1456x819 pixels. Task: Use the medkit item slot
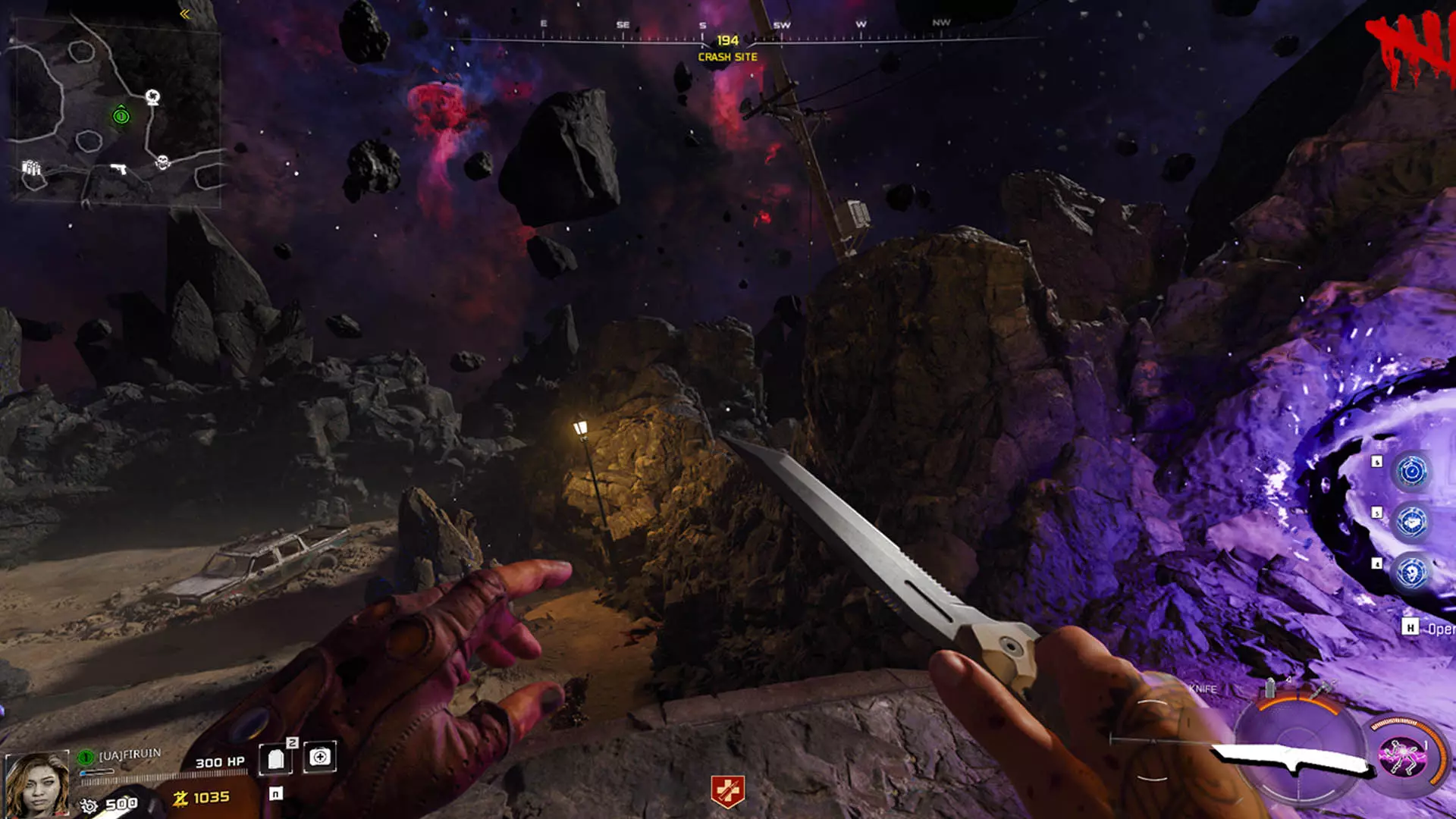(x=320, y=757)
